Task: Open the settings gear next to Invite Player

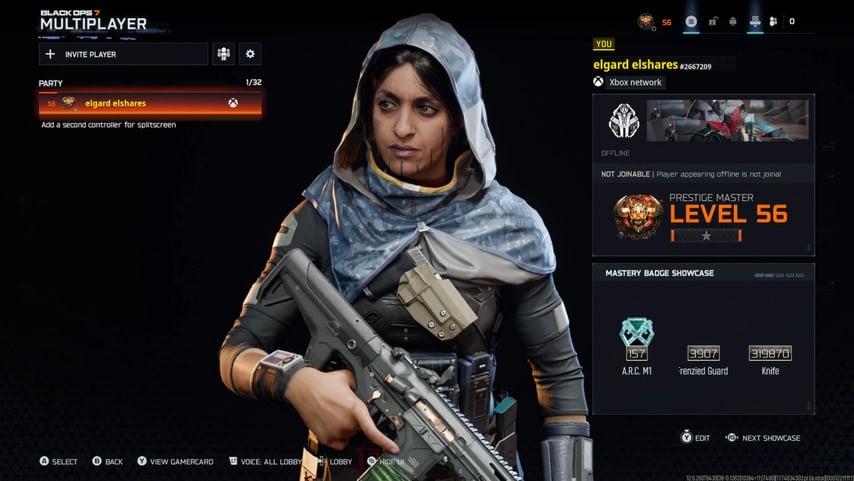Action: 251,54
